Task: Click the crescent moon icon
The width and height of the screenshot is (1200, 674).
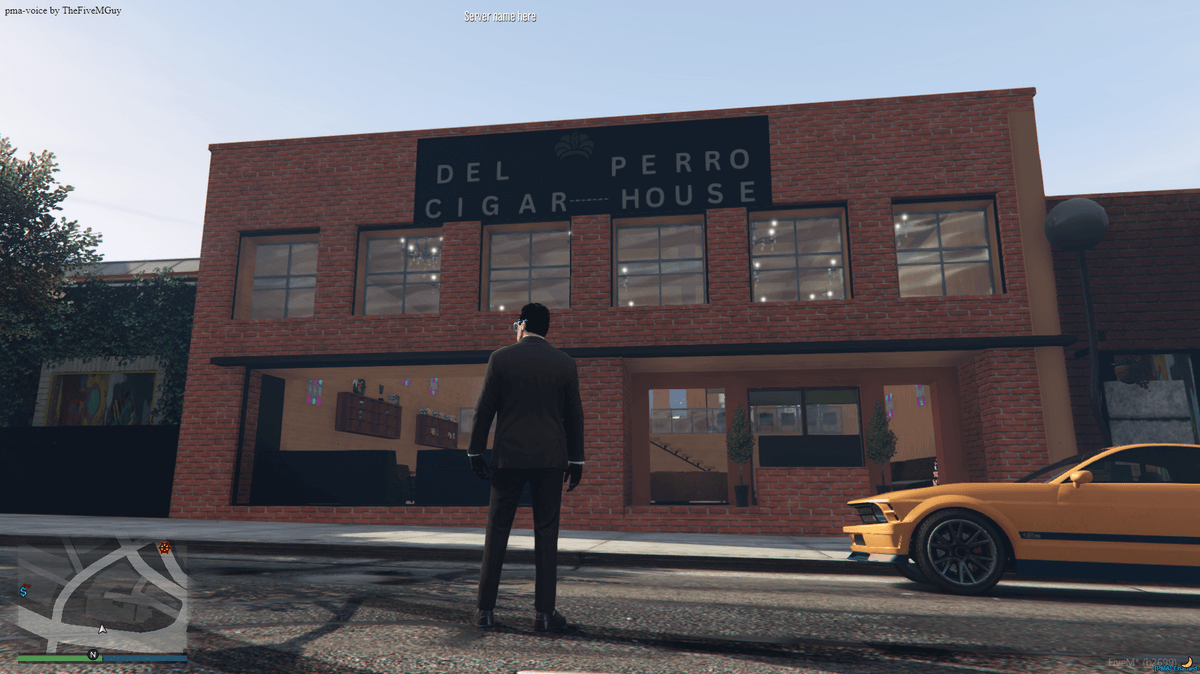Action: [x=1190, y=662]
